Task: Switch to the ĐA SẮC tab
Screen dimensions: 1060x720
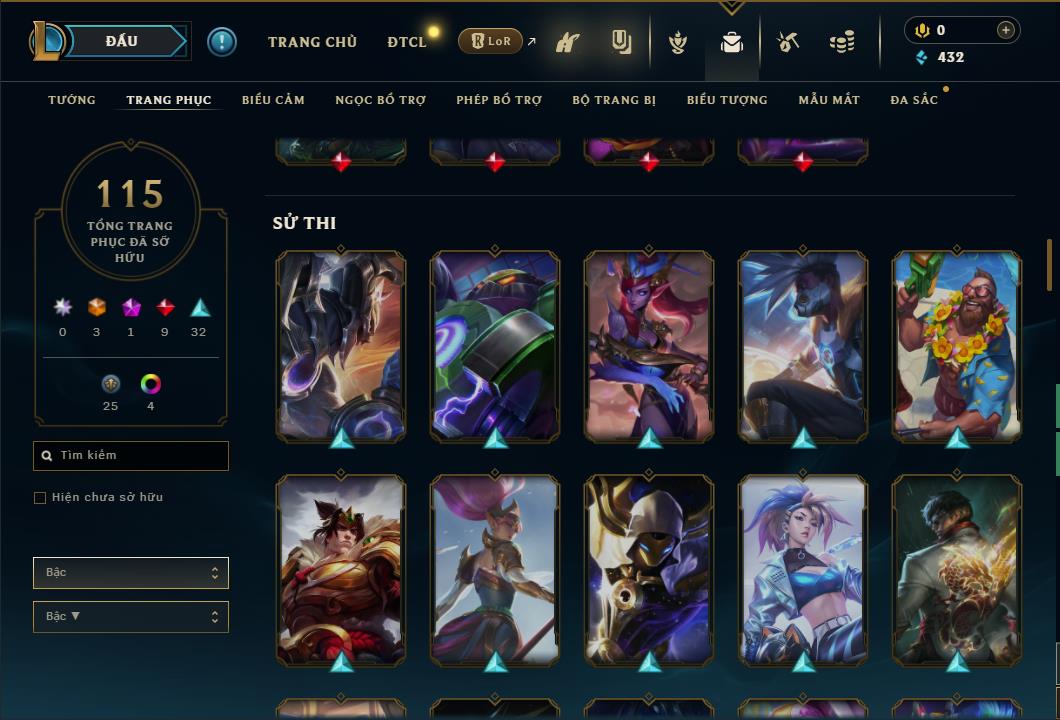Action: 914,100
